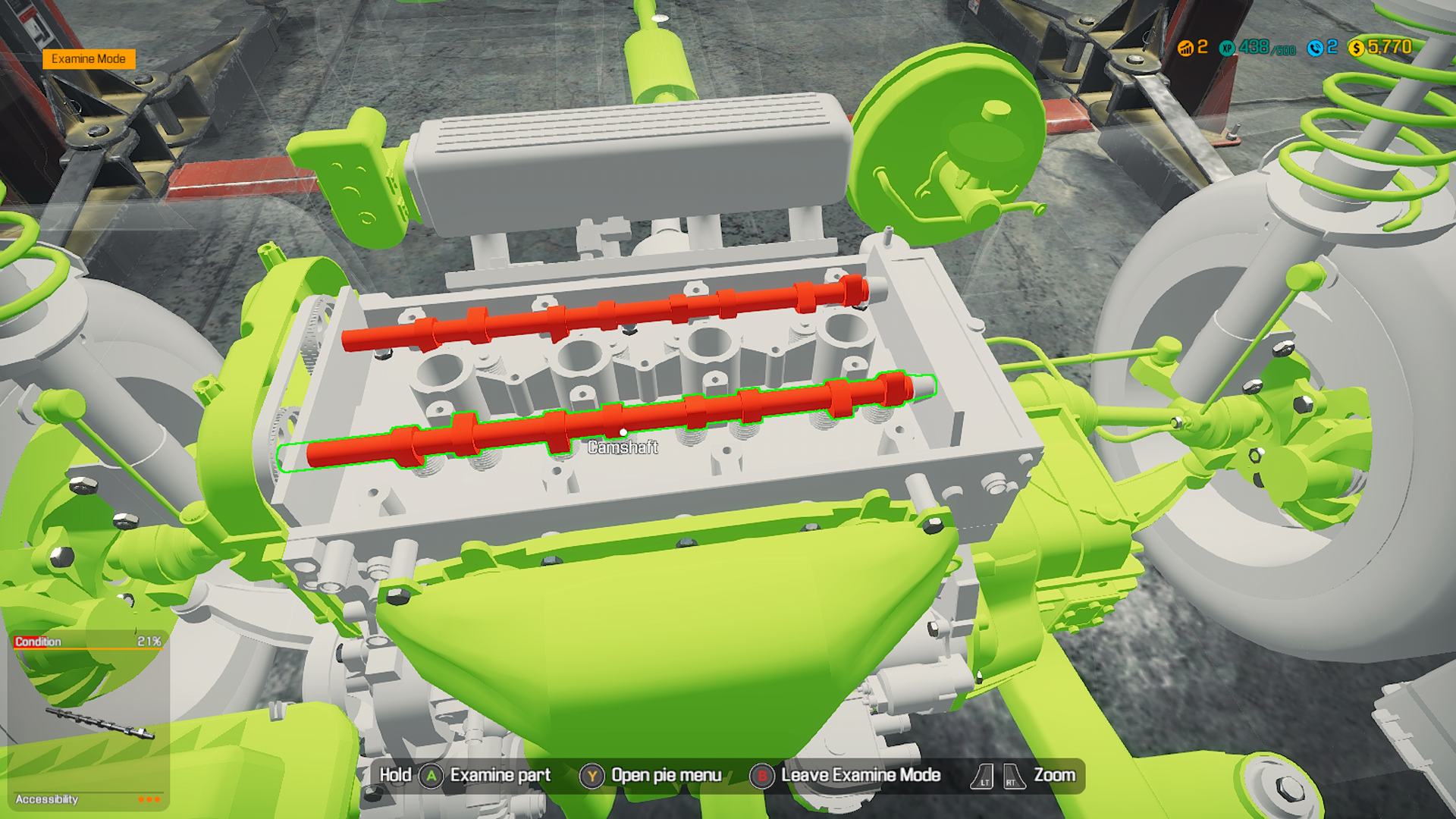Click the LT trigger zoom icon
1456x819 pixels.
click(x=982, y=776)
